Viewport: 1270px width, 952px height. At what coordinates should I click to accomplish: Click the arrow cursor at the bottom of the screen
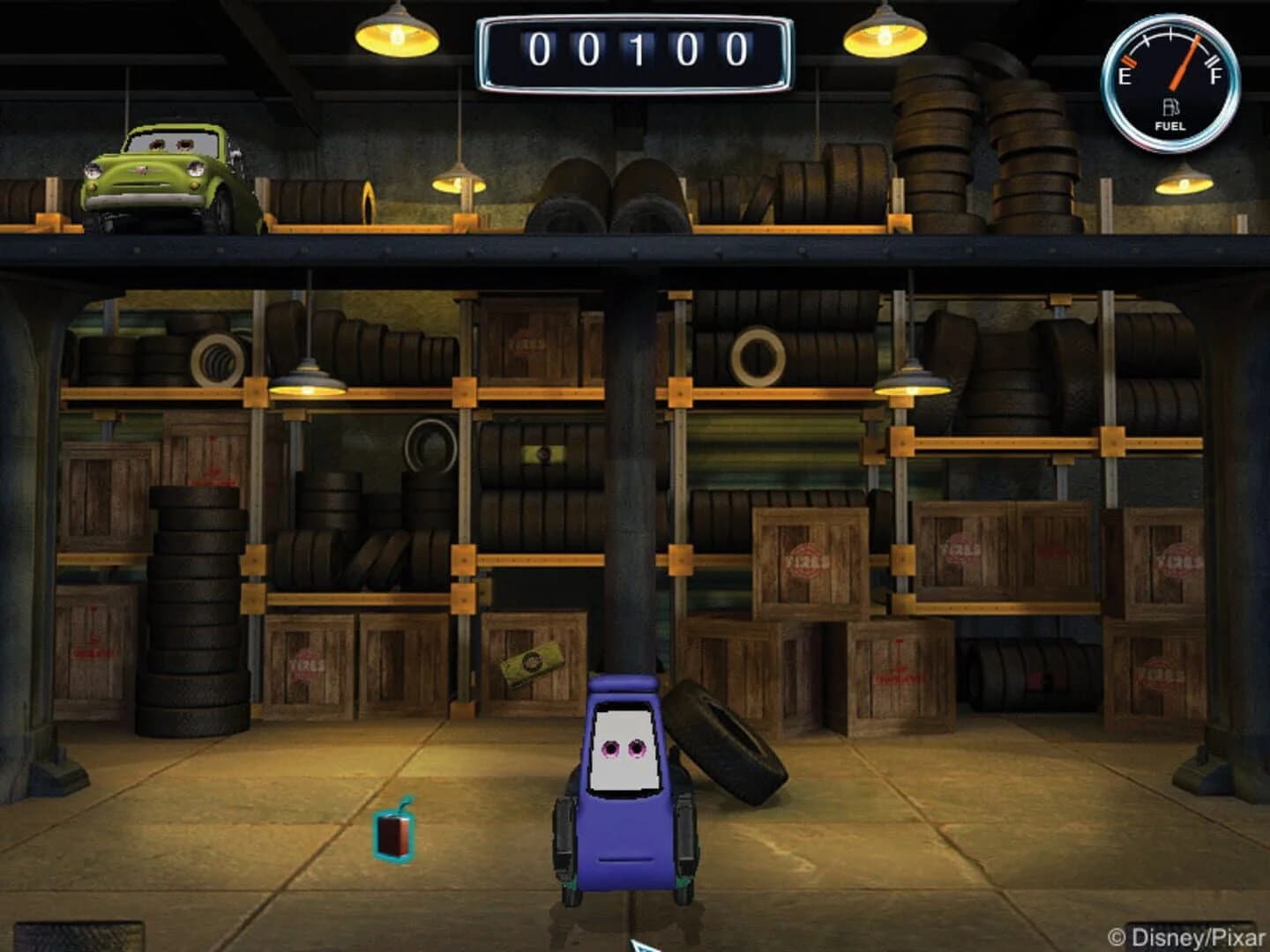point(642,945)
